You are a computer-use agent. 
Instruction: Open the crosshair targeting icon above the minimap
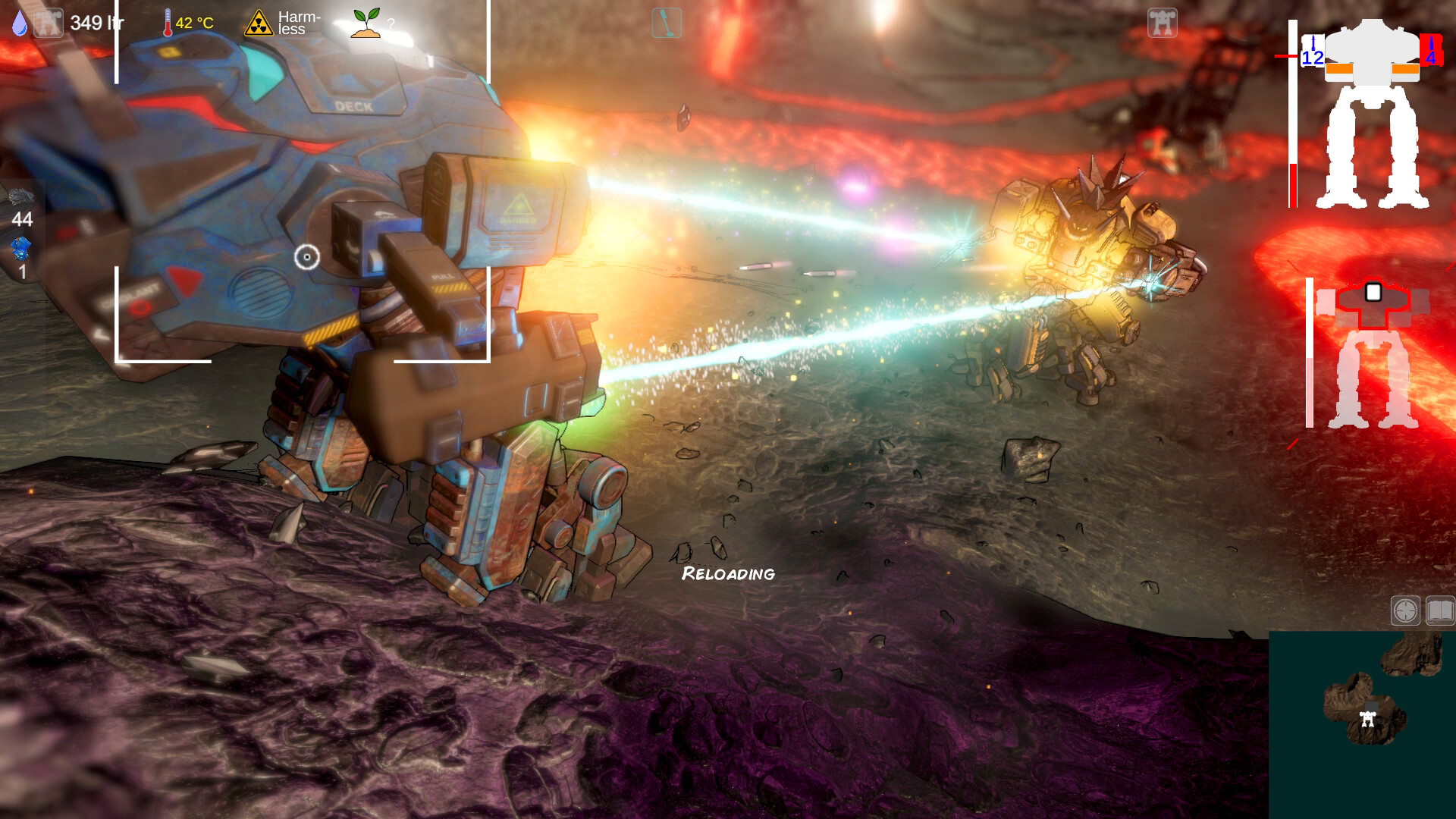(1405, 609)
